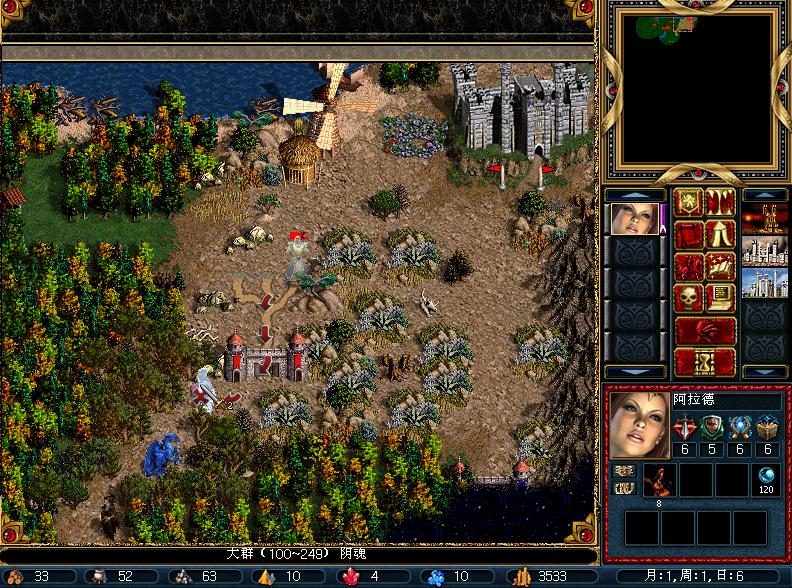The height and width of the screenshot is (588, 792).
Task: Open the quest log scroll button
Action: point(689,236)
